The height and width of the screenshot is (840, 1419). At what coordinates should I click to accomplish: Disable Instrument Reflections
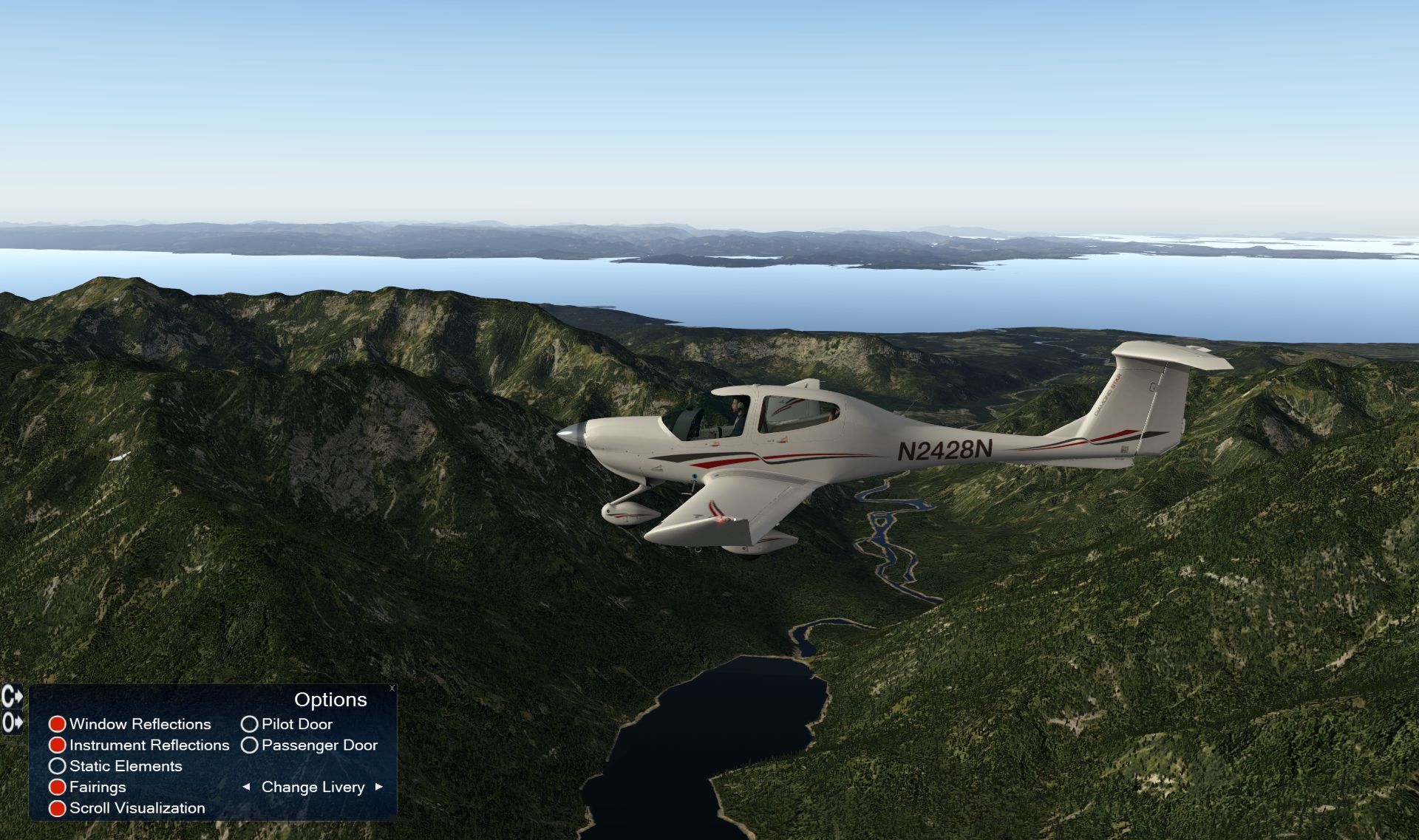point(57,745)
